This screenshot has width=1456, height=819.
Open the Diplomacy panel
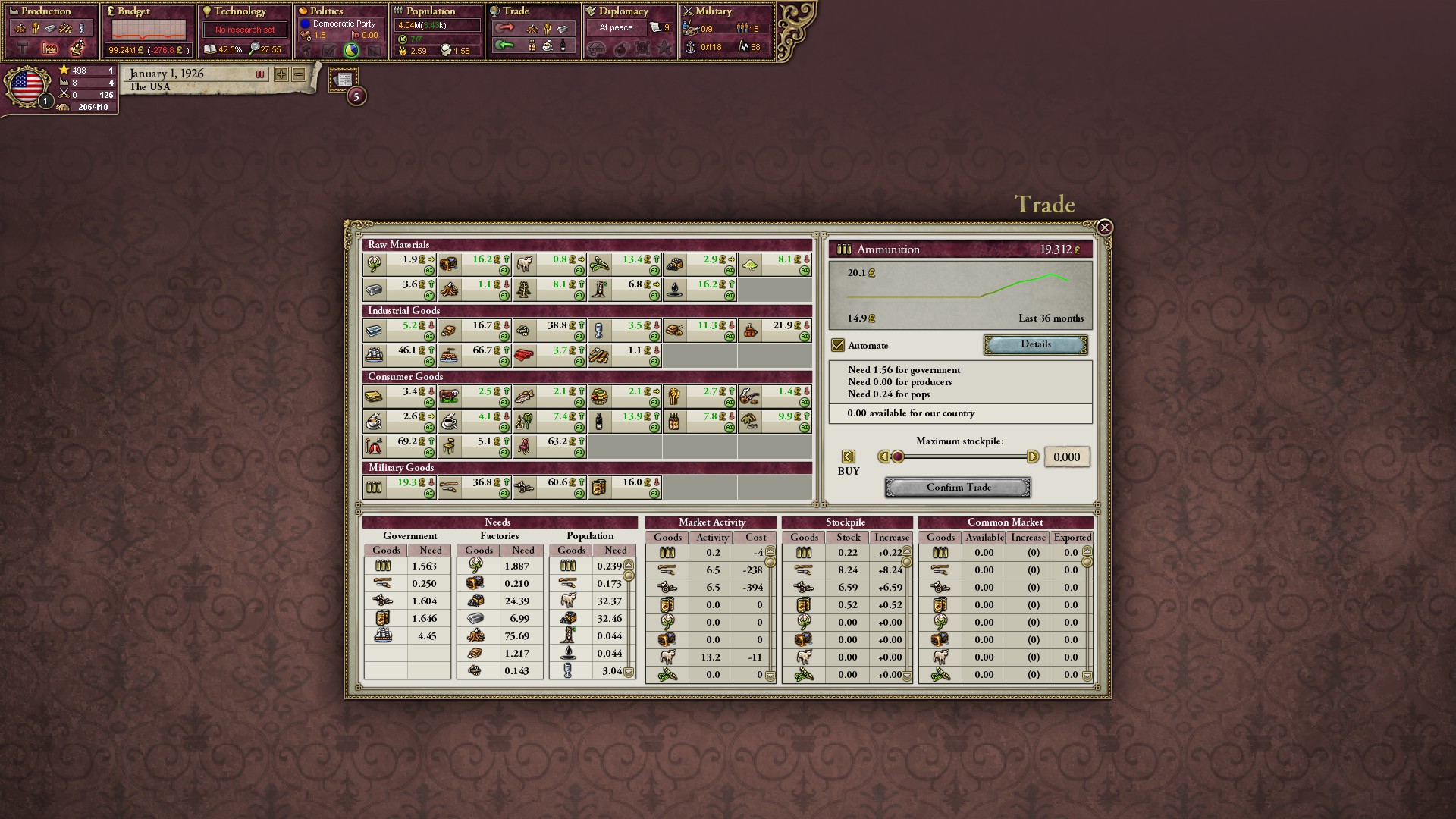click(622, 11)
